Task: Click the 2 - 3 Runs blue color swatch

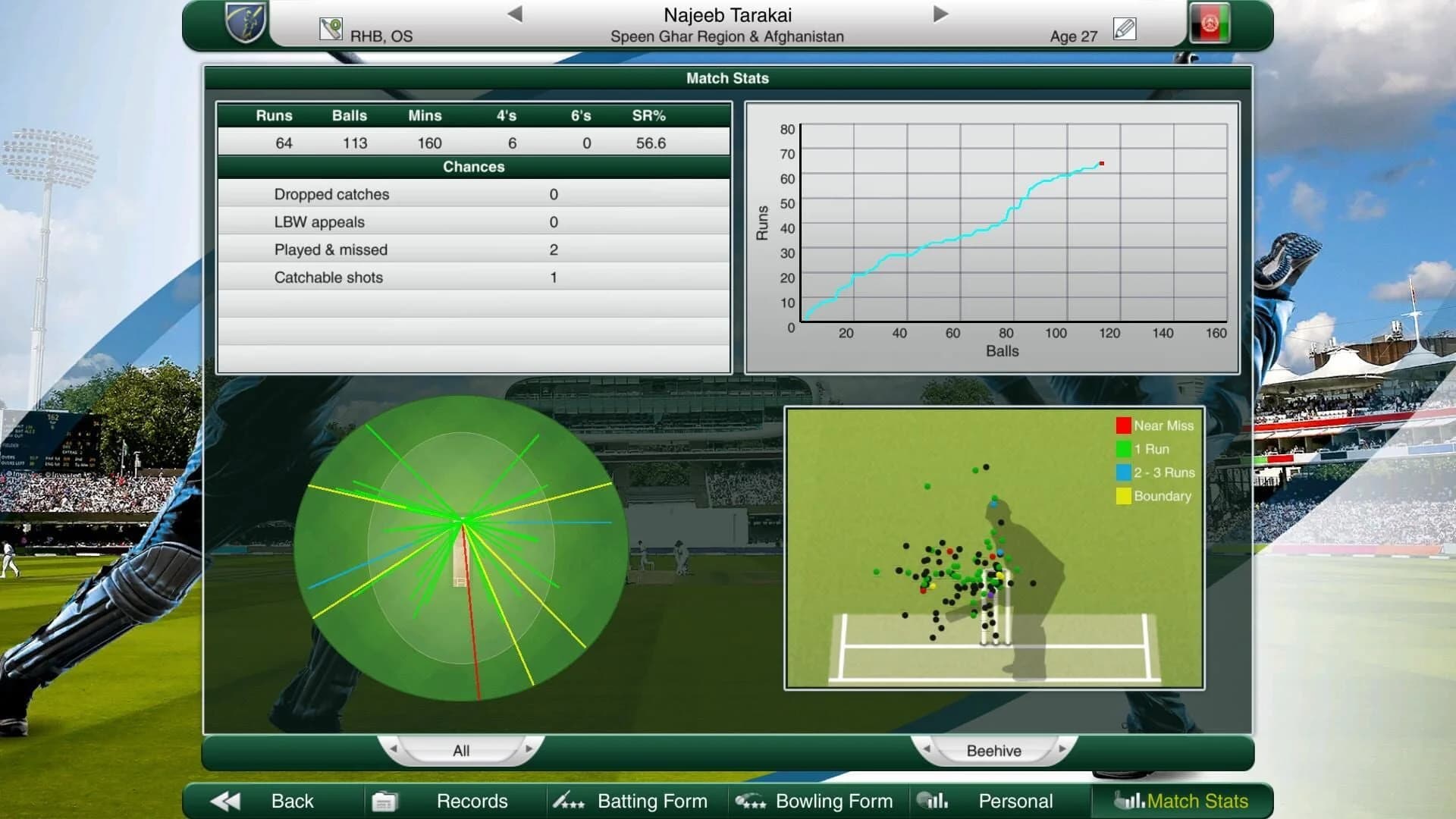Action: click(x=1122, y=472)
